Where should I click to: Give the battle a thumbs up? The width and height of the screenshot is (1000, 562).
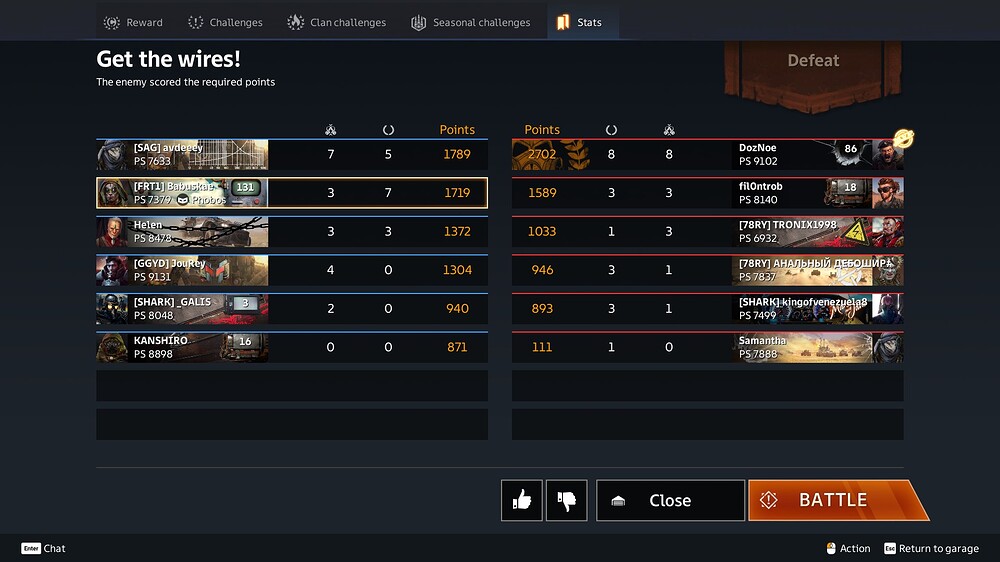(x=522, y=500)
